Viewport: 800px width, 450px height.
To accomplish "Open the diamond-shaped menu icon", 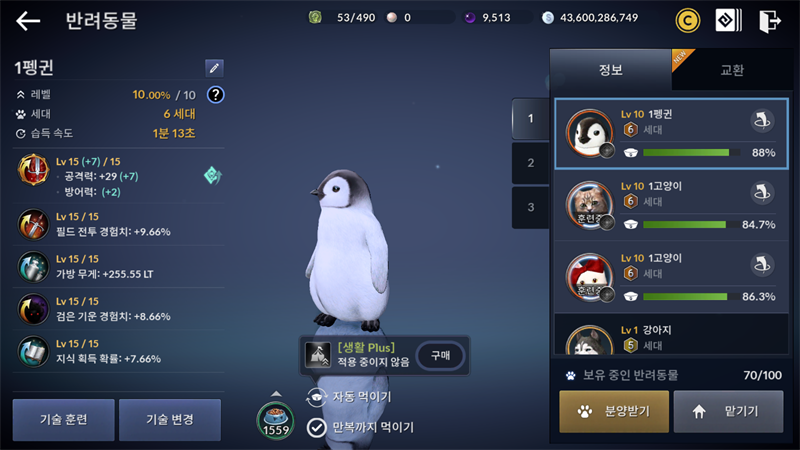I will coord(728,20).
